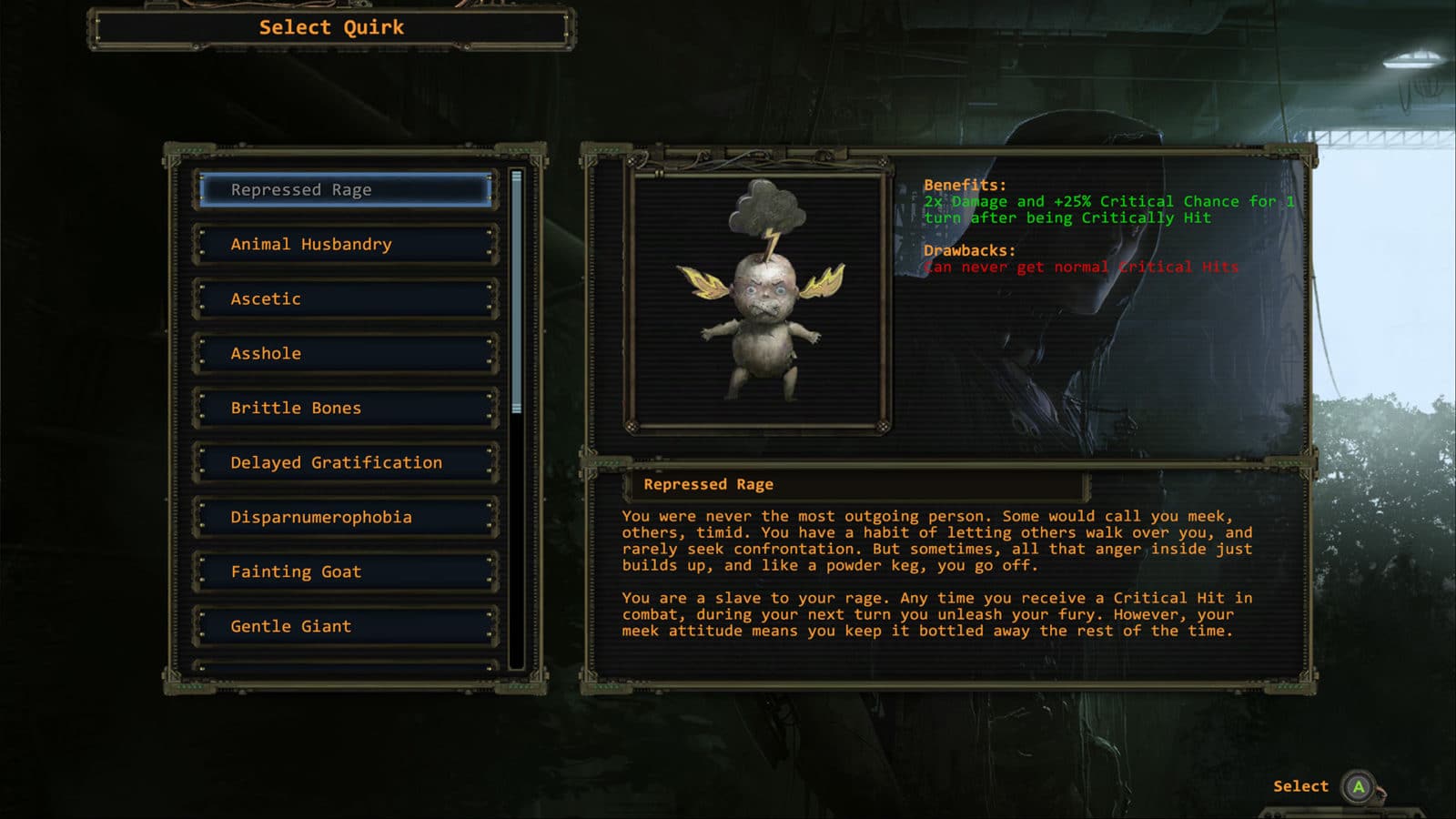This screenshot has width=1456, height=819.
Task: Select the Asshole quirk
Action: click(x=346, y=354)
